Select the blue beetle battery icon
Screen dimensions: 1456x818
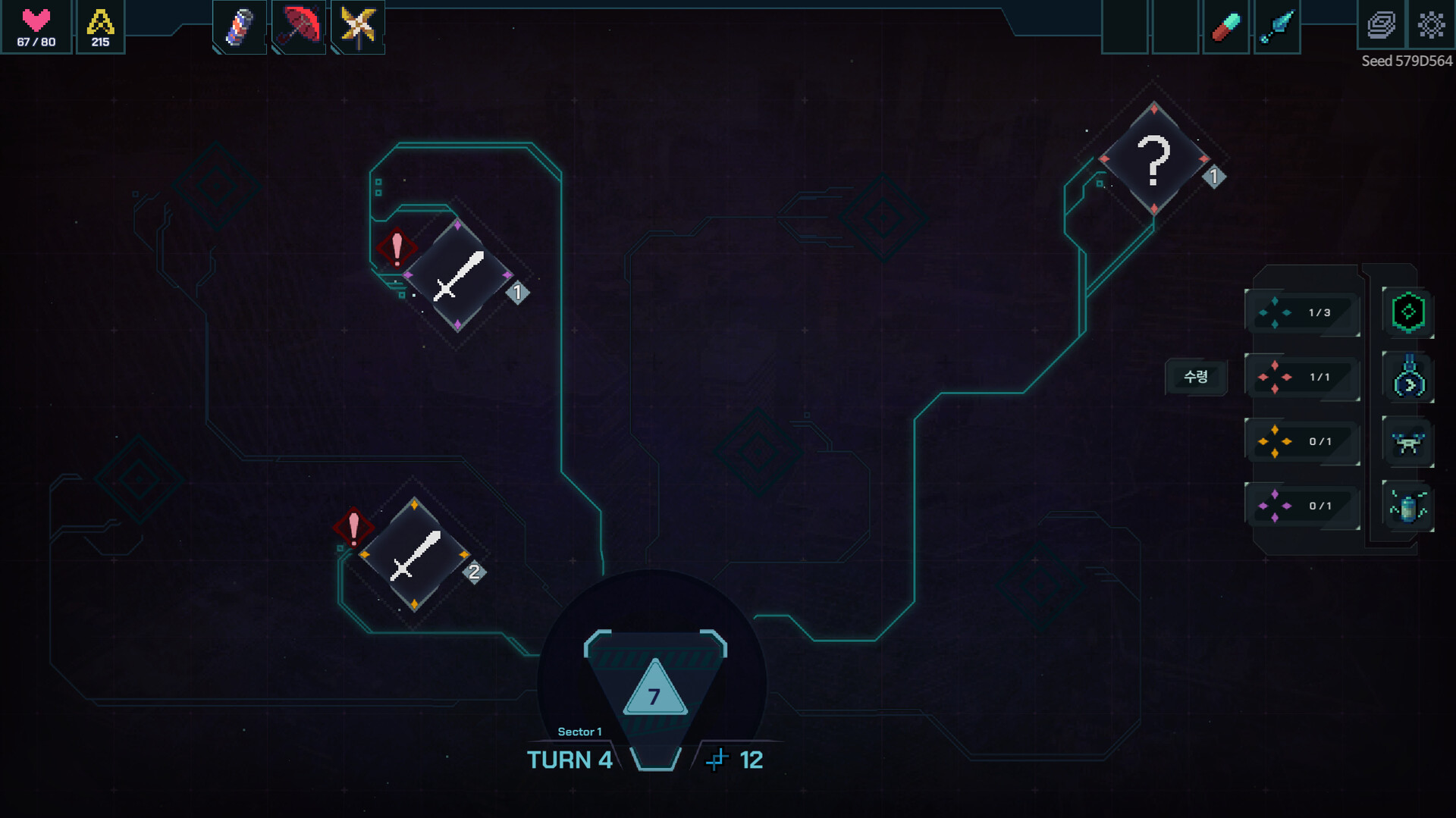tap(1407, 506)
